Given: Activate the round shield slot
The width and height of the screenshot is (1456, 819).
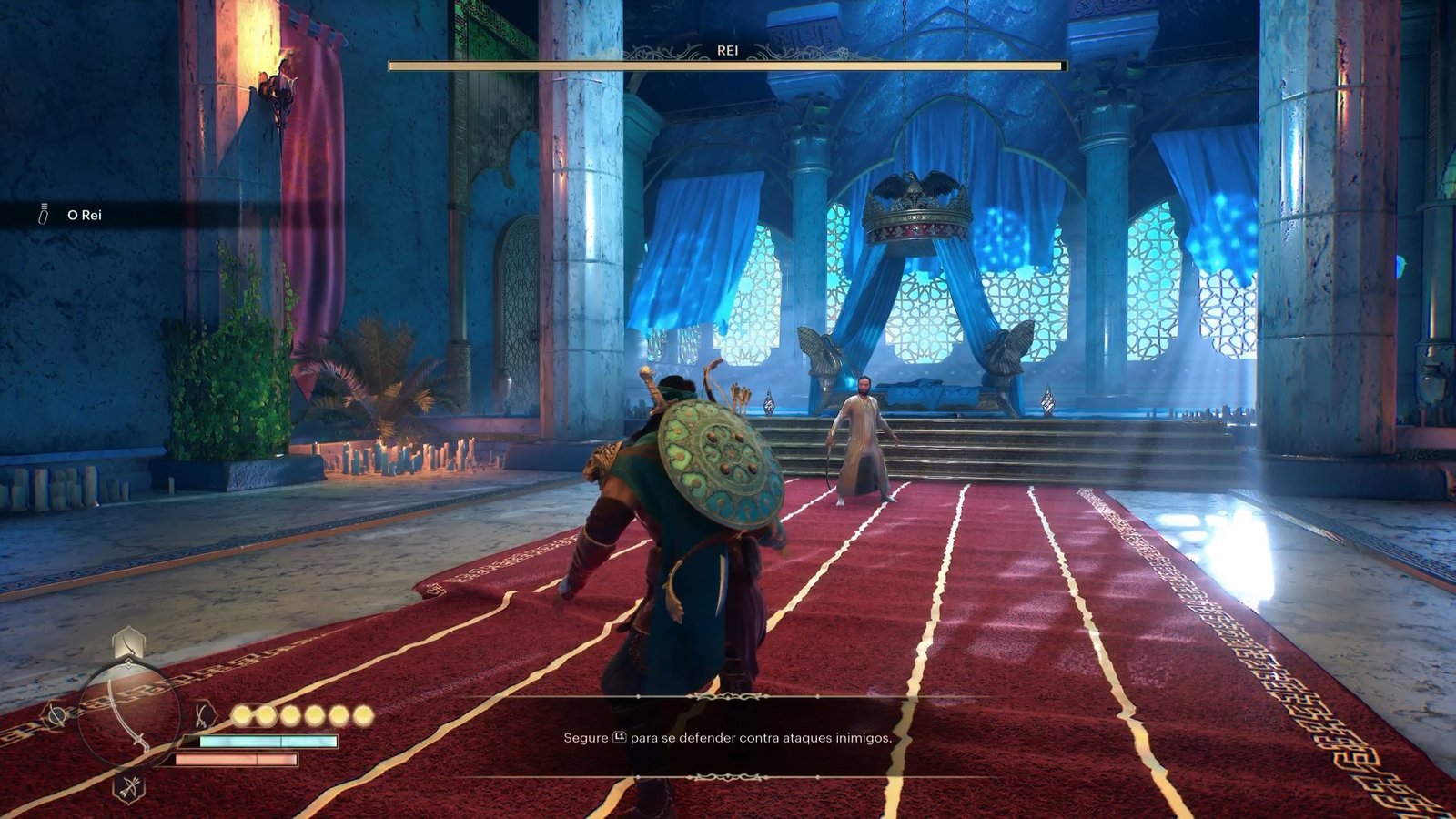Looking at the screenshot, I should click(x=56, y=716).
